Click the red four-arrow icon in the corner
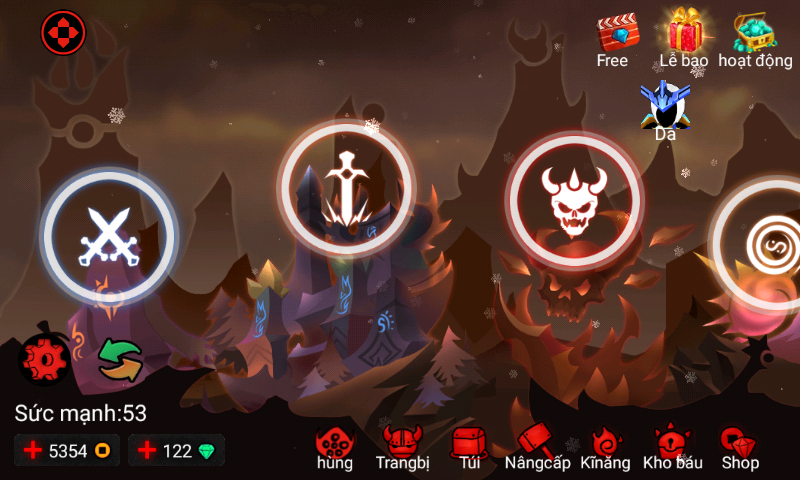Screen dimensions: 800x480 [64, 33]
